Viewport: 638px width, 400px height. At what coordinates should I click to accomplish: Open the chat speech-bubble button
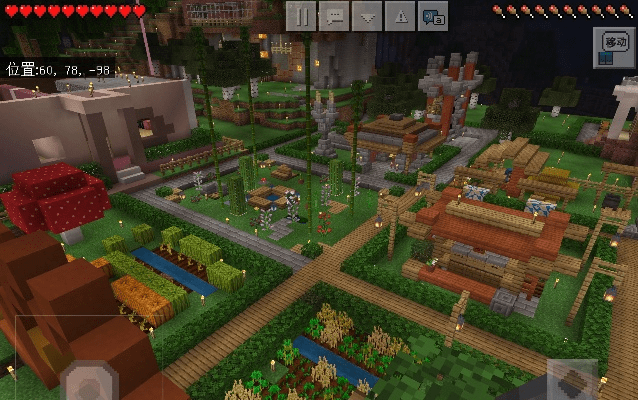pyautogui.click(x=335, y=16)
